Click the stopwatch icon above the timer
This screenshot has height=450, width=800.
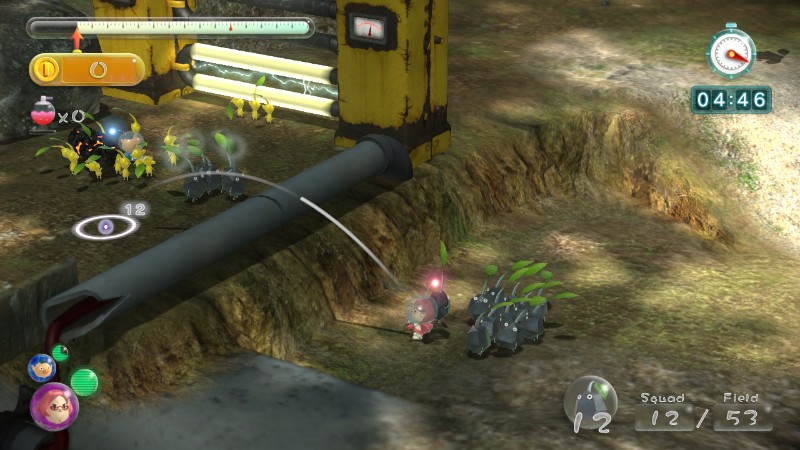click(x=730, y=51)
